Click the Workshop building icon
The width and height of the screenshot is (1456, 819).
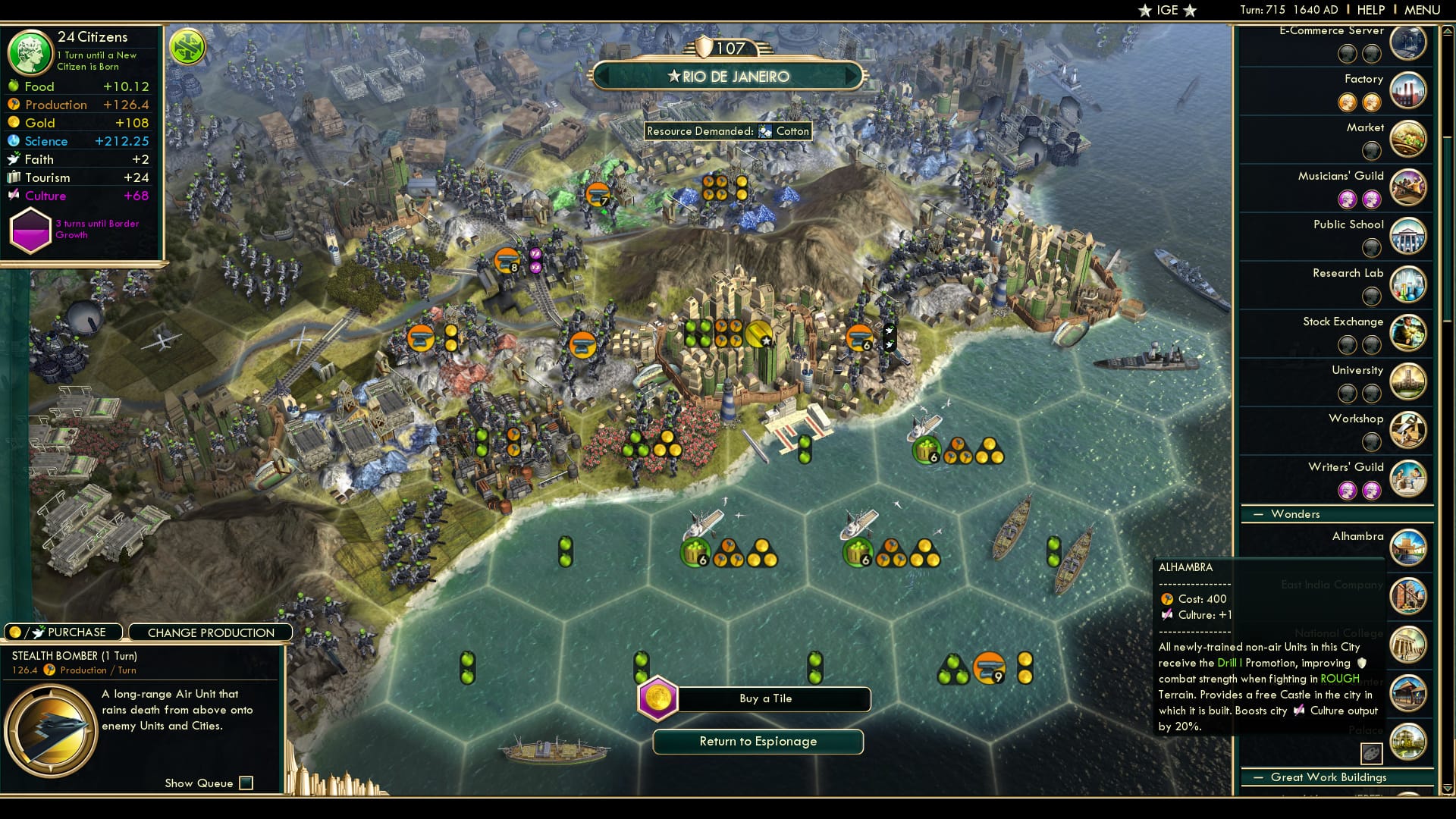[1409, 430]
